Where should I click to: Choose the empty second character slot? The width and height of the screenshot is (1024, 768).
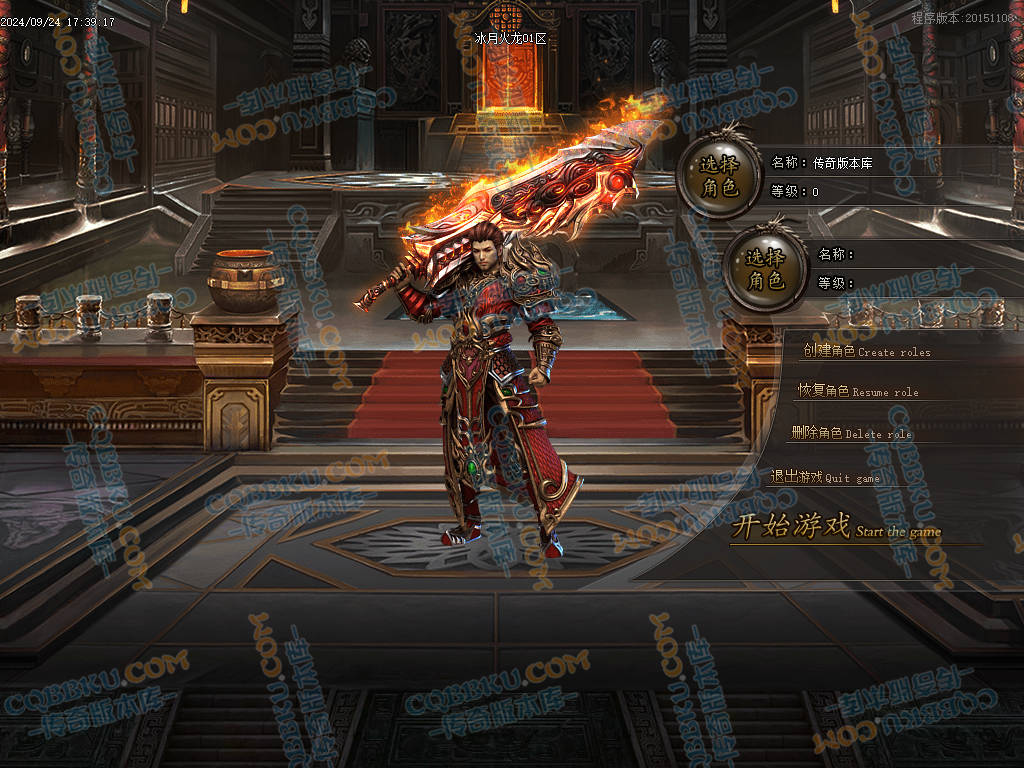pos(765,269)
